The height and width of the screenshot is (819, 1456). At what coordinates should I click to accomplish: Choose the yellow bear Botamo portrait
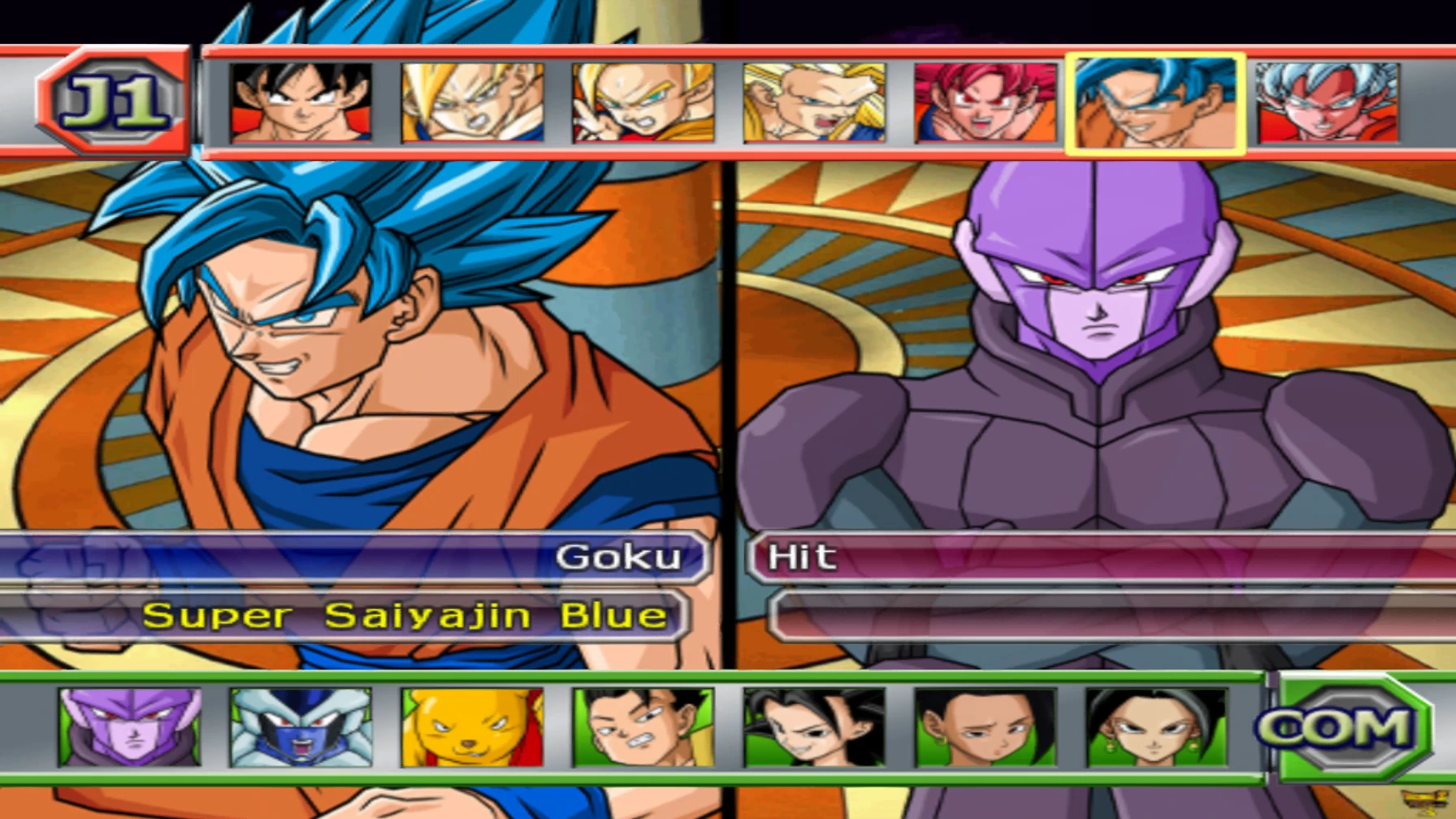pyautogui.click(x=472, y=727)
